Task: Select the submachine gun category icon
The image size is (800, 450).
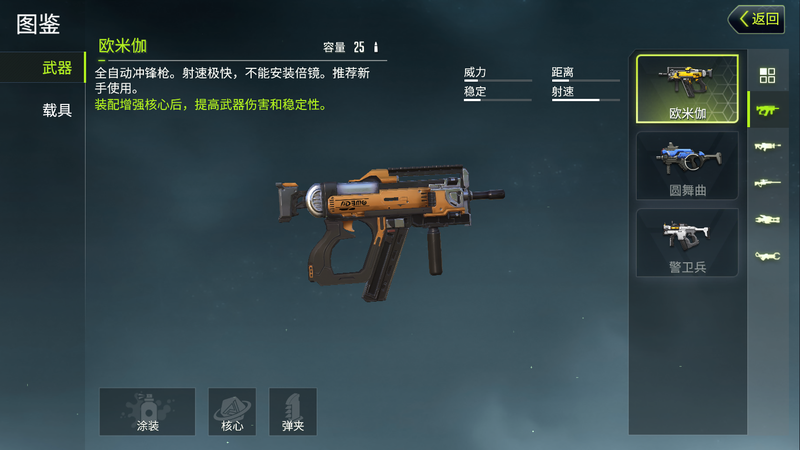Action: click(x=767, y=109)
